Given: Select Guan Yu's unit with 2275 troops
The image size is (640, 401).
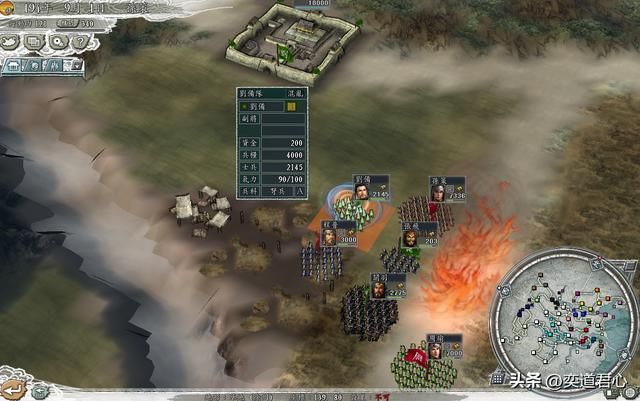Looking at the screenshot, I should point(378,287).
